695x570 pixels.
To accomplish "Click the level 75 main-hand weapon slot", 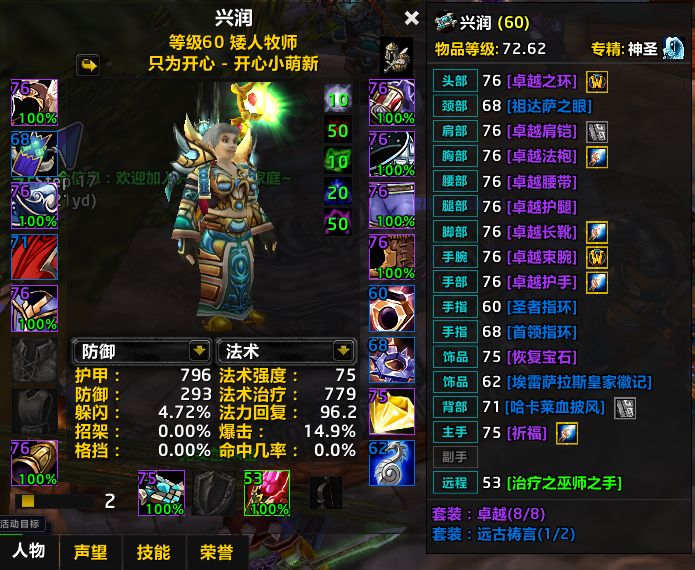I will [161, 493].
